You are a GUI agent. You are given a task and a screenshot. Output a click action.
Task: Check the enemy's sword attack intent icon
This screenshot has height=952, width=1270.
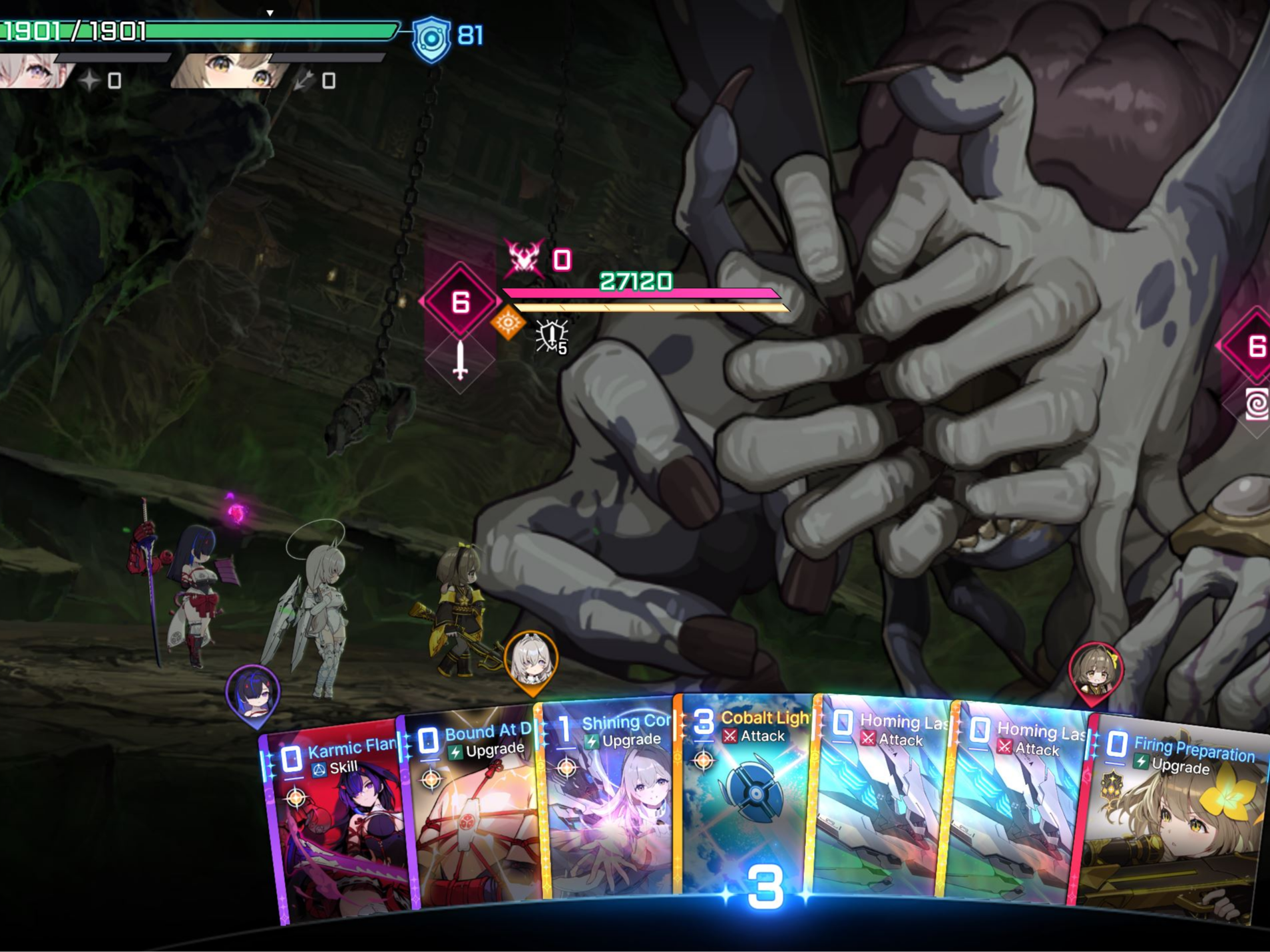coord(460,361)
